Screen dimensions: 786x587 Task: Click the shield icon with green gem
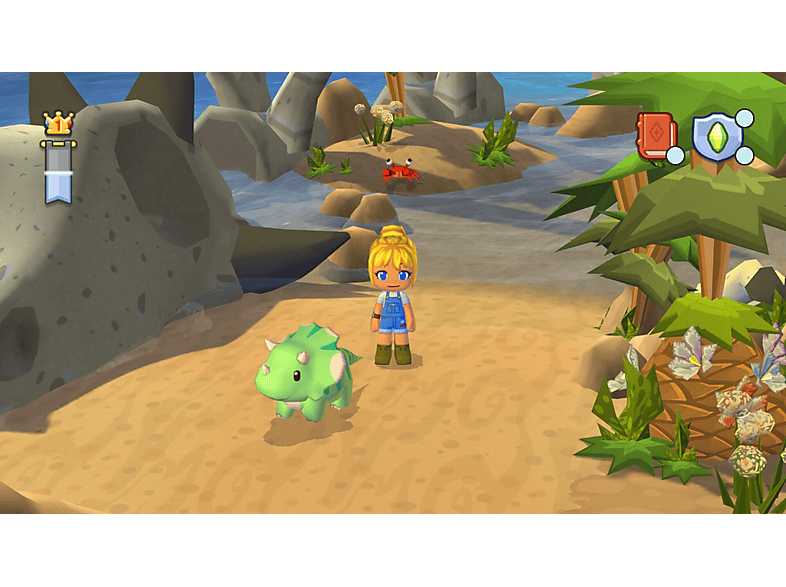[717, 137]
